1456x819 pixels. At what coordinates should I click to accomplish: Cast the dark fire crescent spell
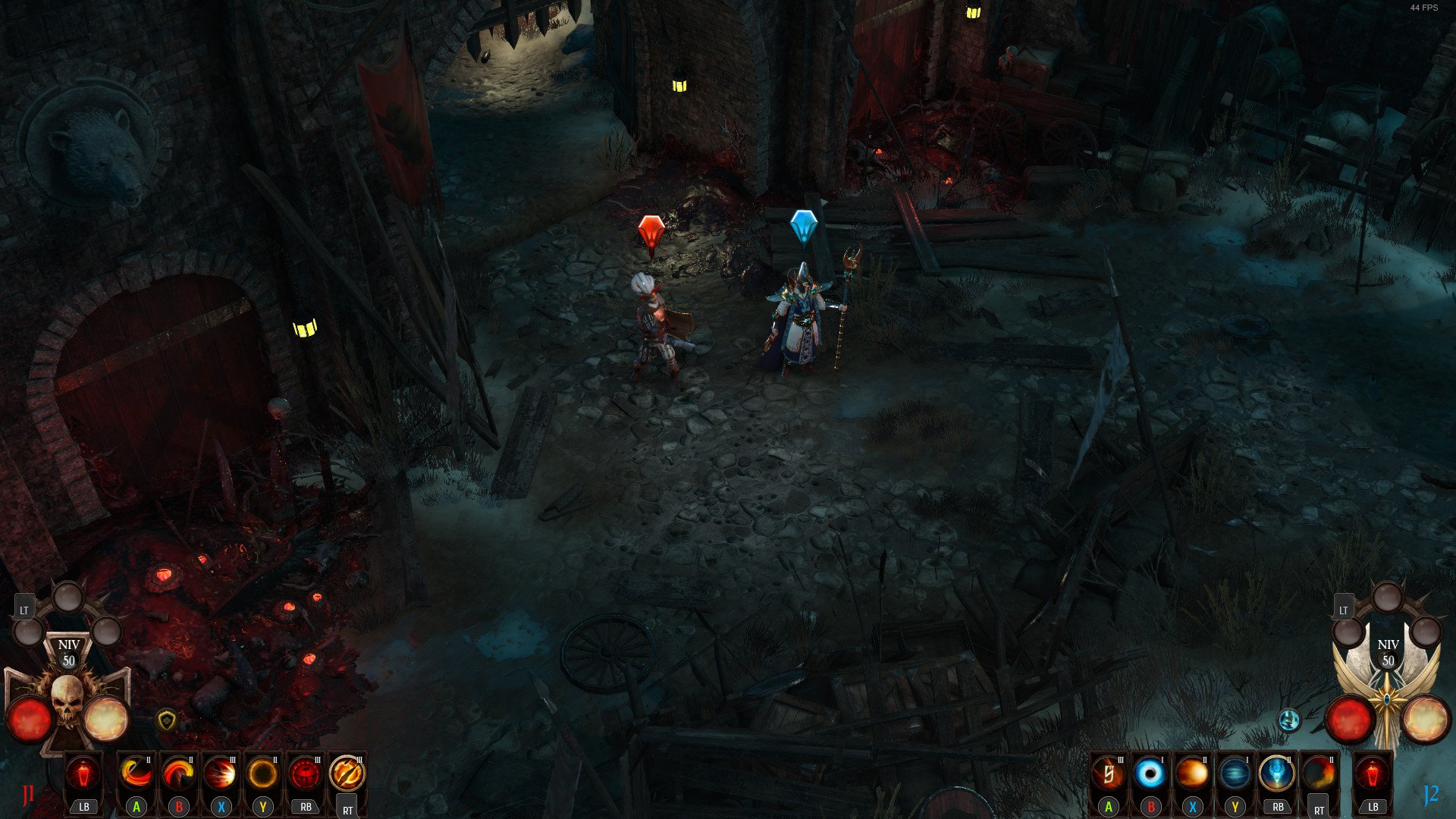[x=1319, y=774]
